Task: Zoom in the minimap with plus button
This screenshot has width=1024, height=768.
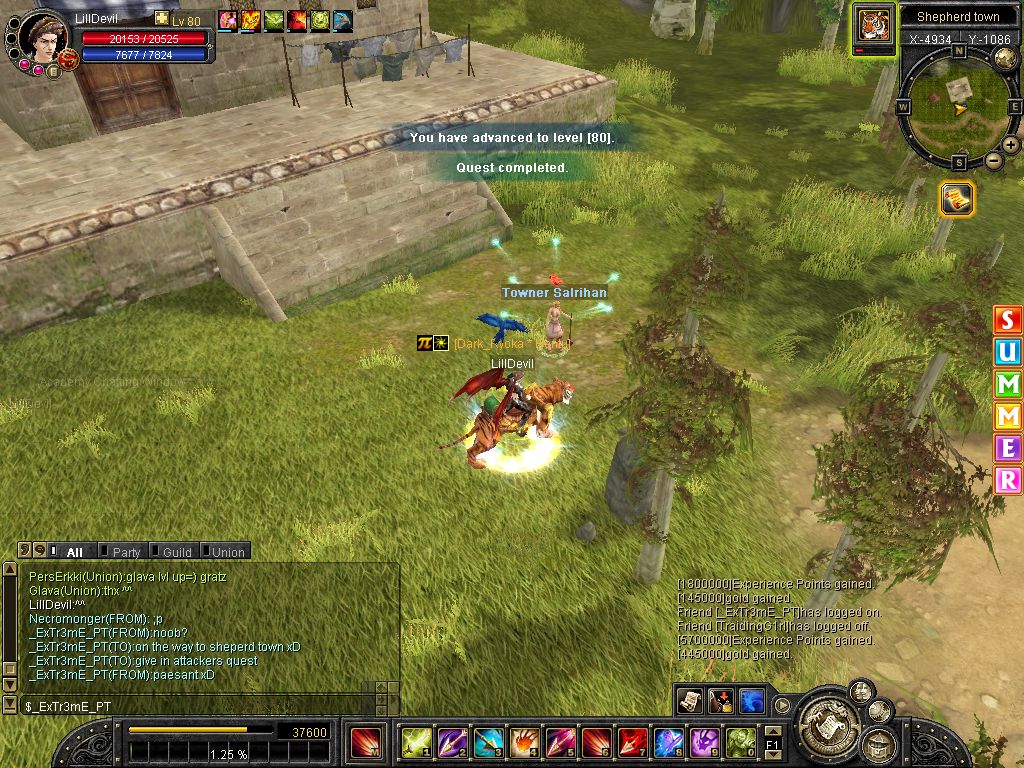Action: [x=1010, y=145]
